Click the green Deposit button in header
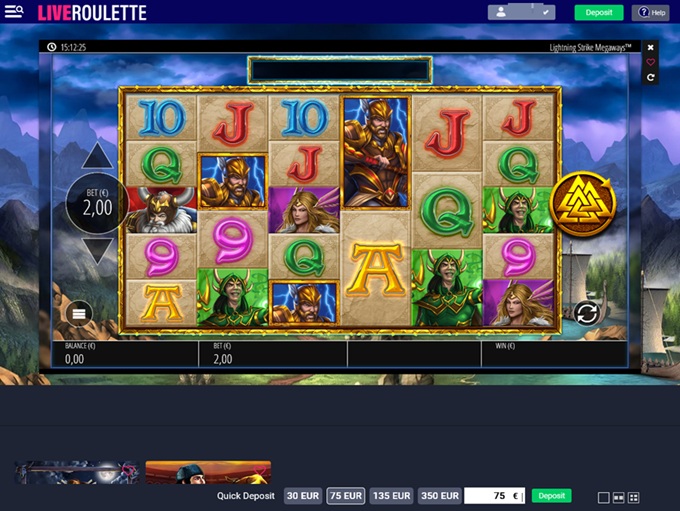 pos(598,13)
